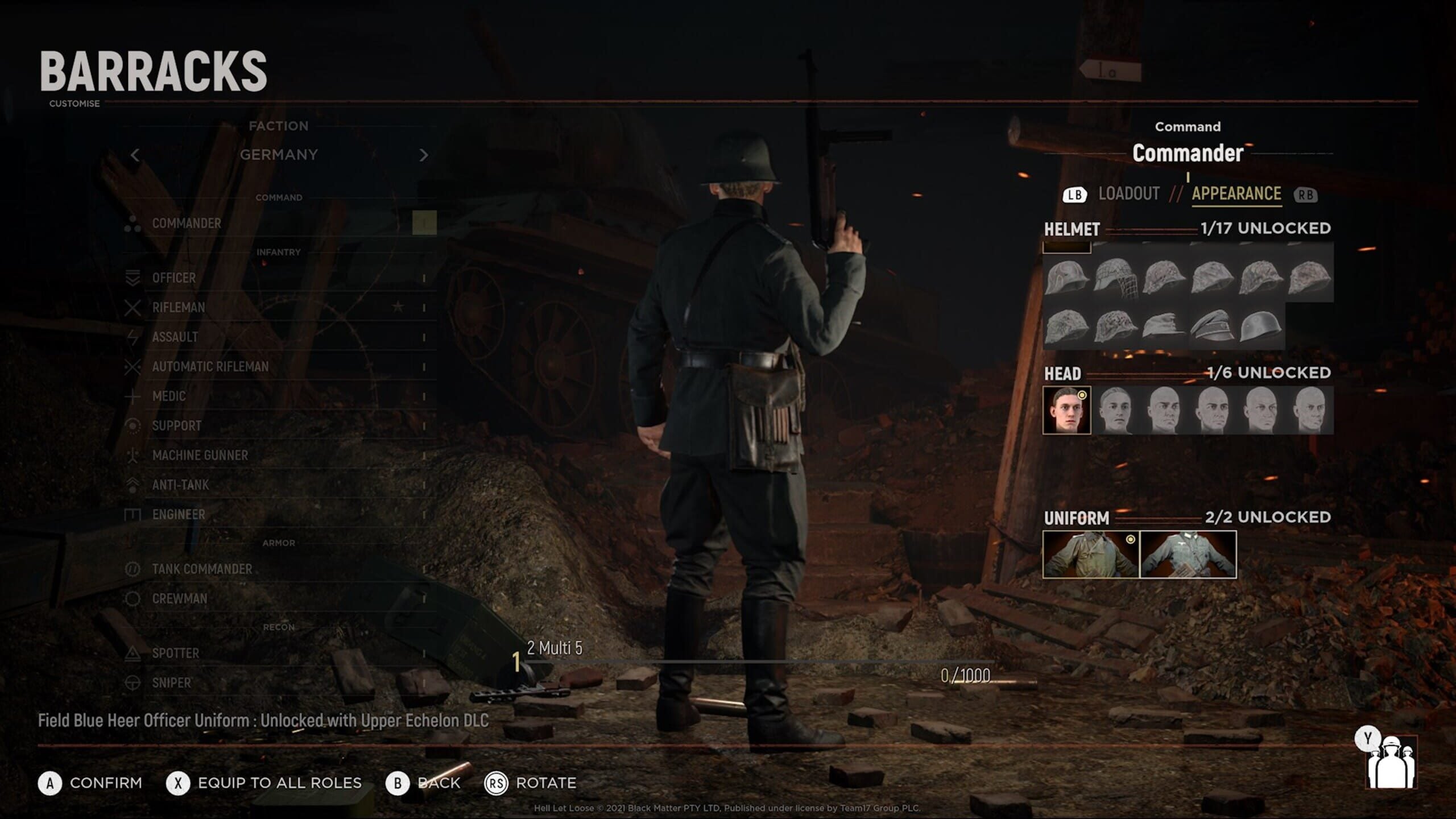The height and width of the screenshot is (819, 1456).
Task: Select the Anti-Tank chevrons icon
Action: tap(134, 485)
